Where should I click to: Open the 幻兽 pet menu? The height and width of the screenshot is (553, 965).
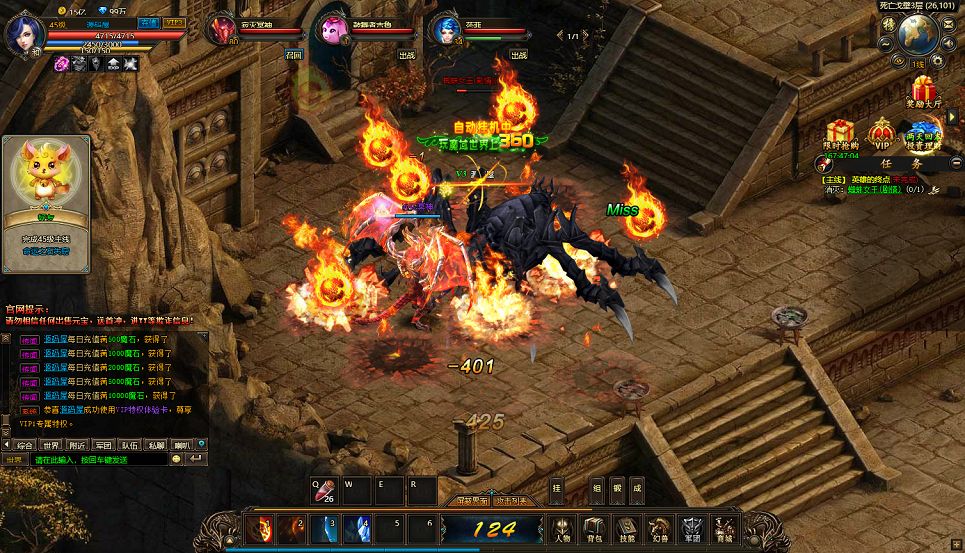click(x=659, y=528)
